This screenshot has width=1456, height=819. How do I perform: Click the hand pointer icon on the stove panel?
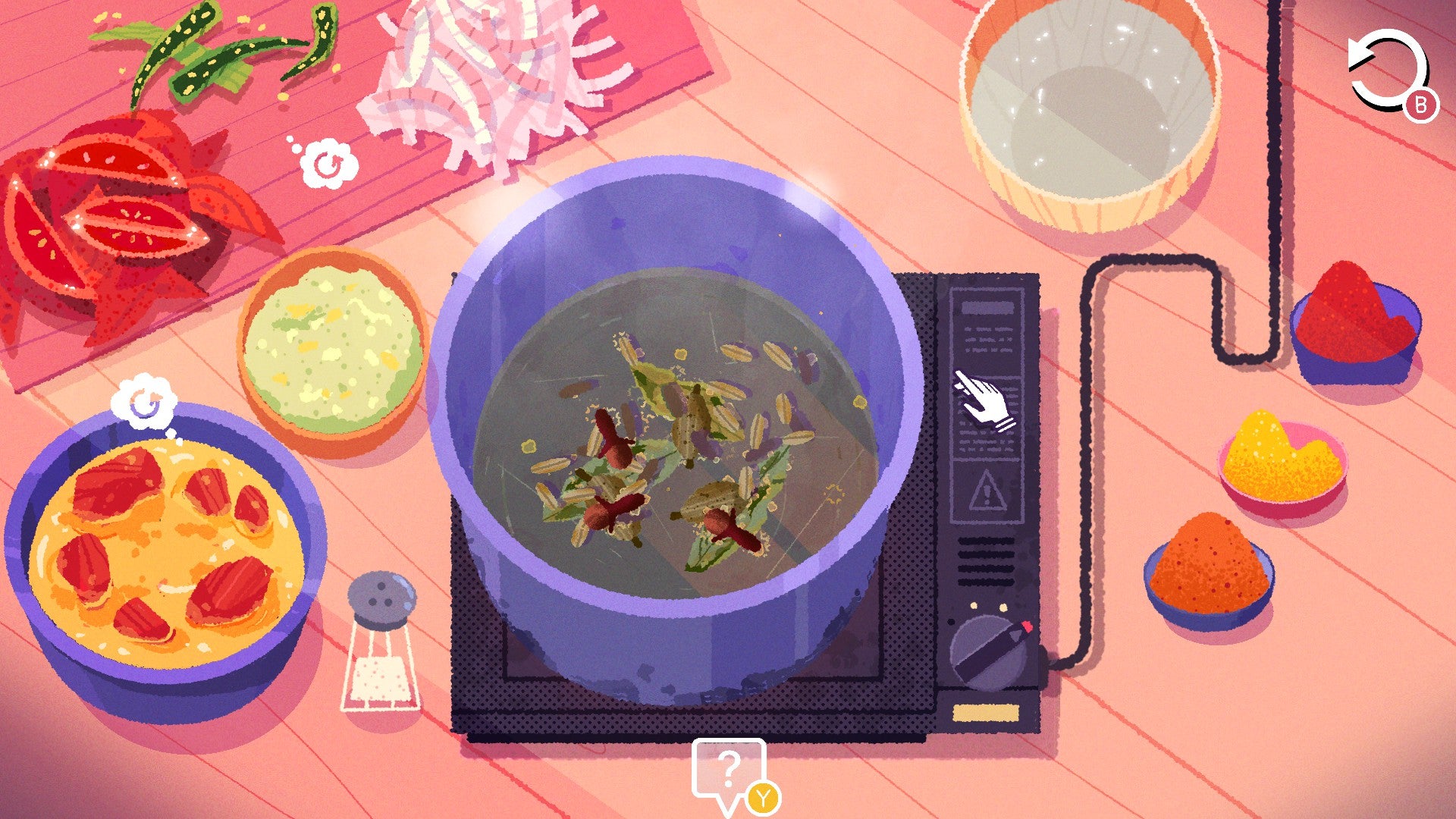983,397
